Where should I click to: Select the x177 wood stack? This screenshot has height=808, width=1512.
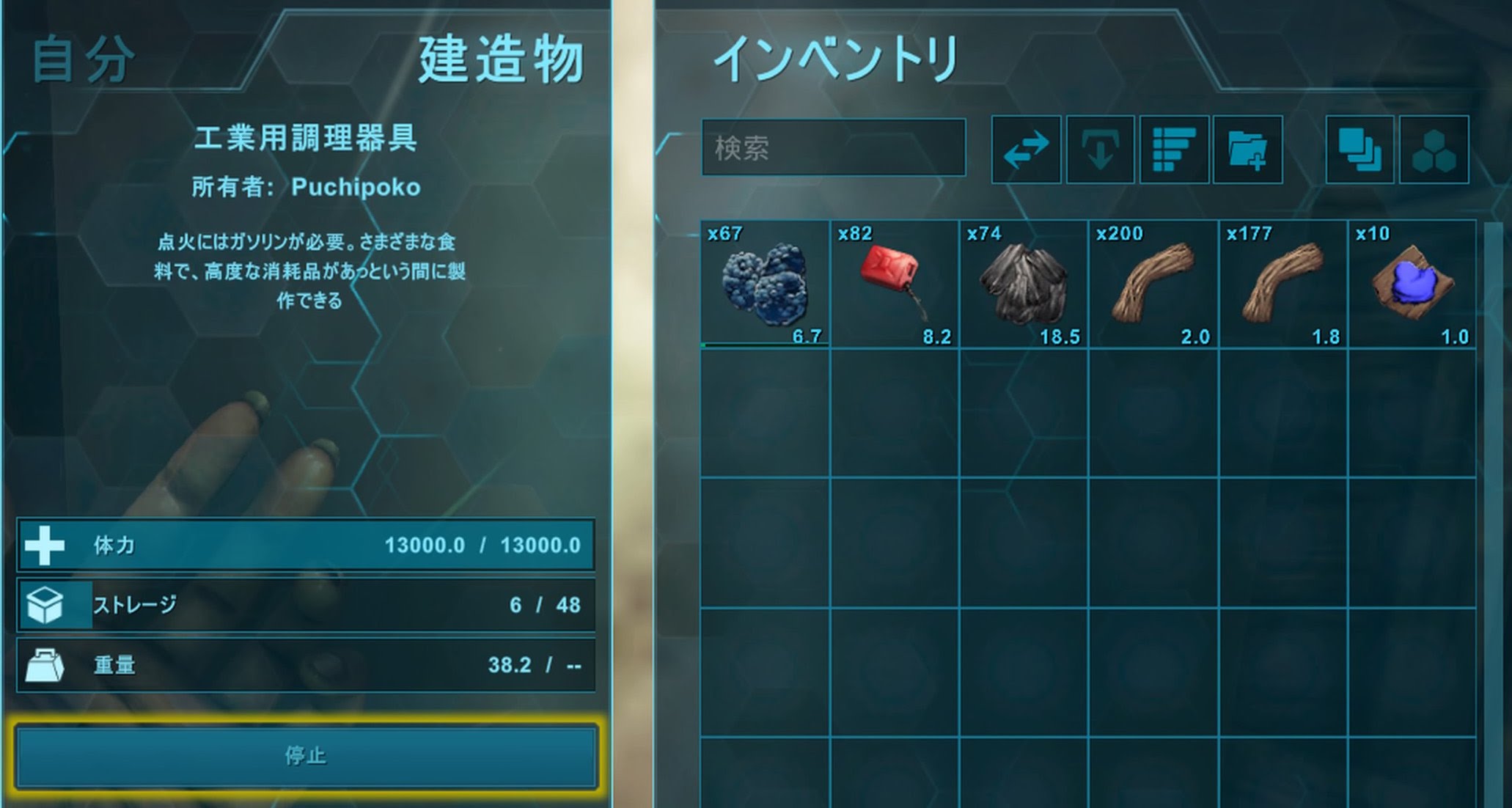coord(1283,284)
